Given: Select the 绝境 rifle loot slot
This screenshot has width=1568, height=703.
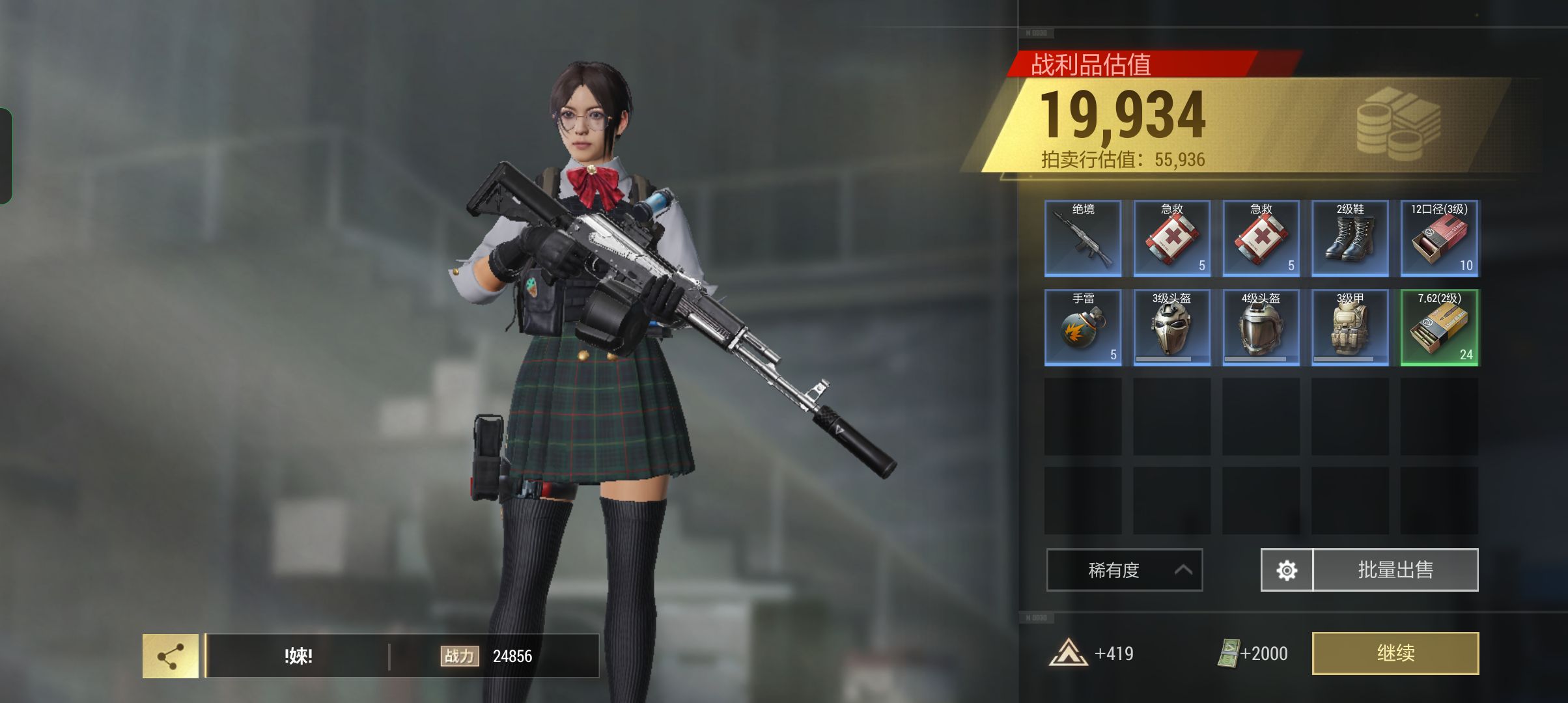Looking at the screenshot, I should [1083, 238].
